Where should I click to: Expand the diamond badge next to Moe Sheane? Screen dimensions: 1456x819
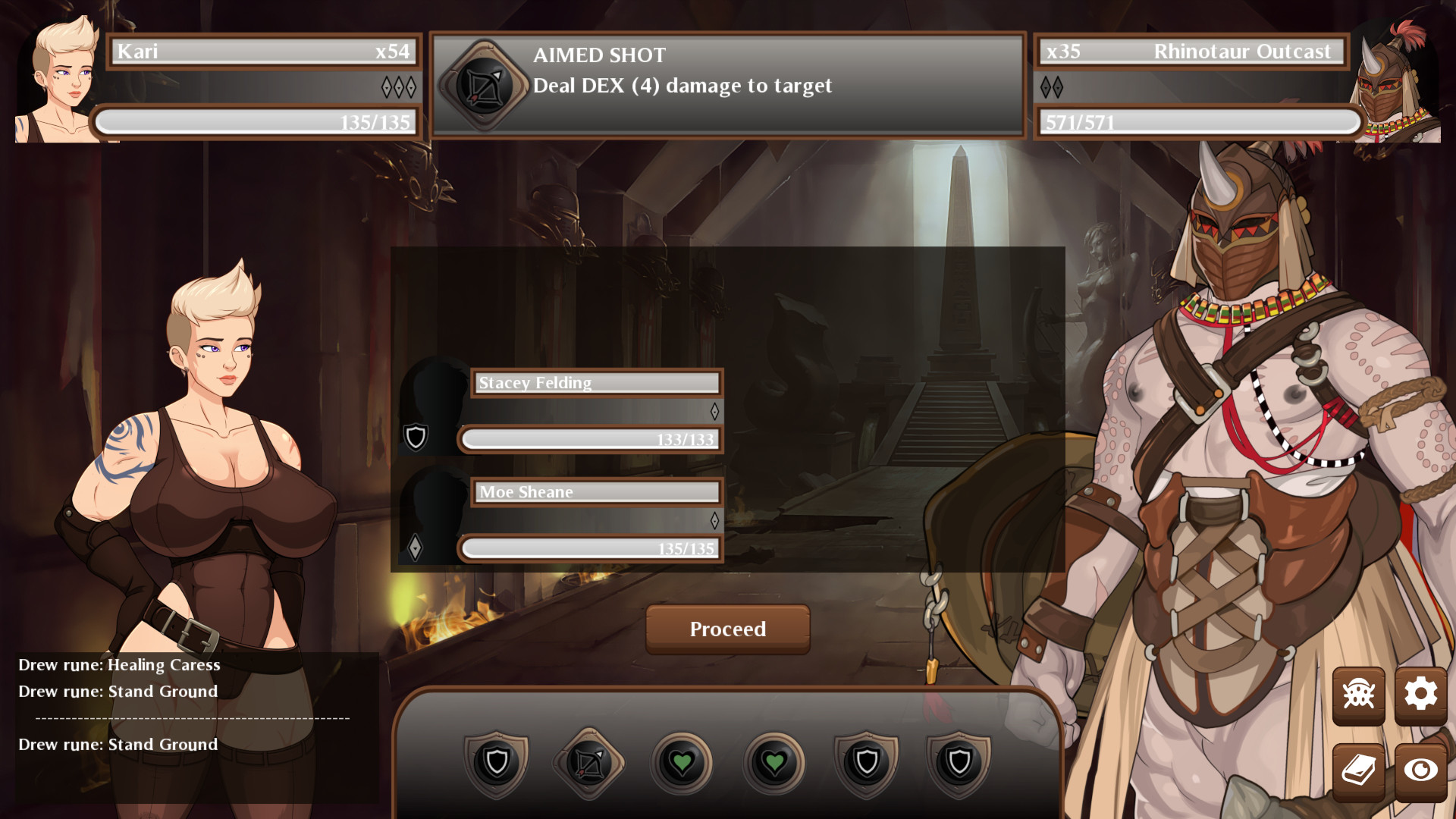pos(416,548)
